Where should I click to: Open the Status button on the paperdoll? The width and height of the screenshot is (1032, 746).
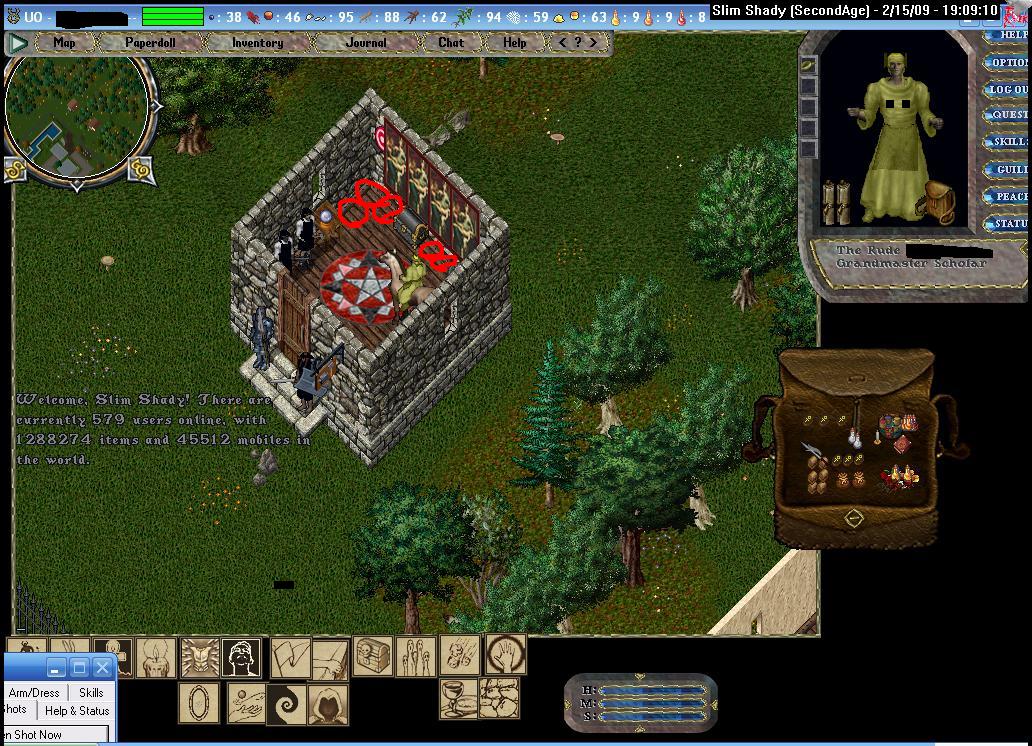coord(1008,224)
